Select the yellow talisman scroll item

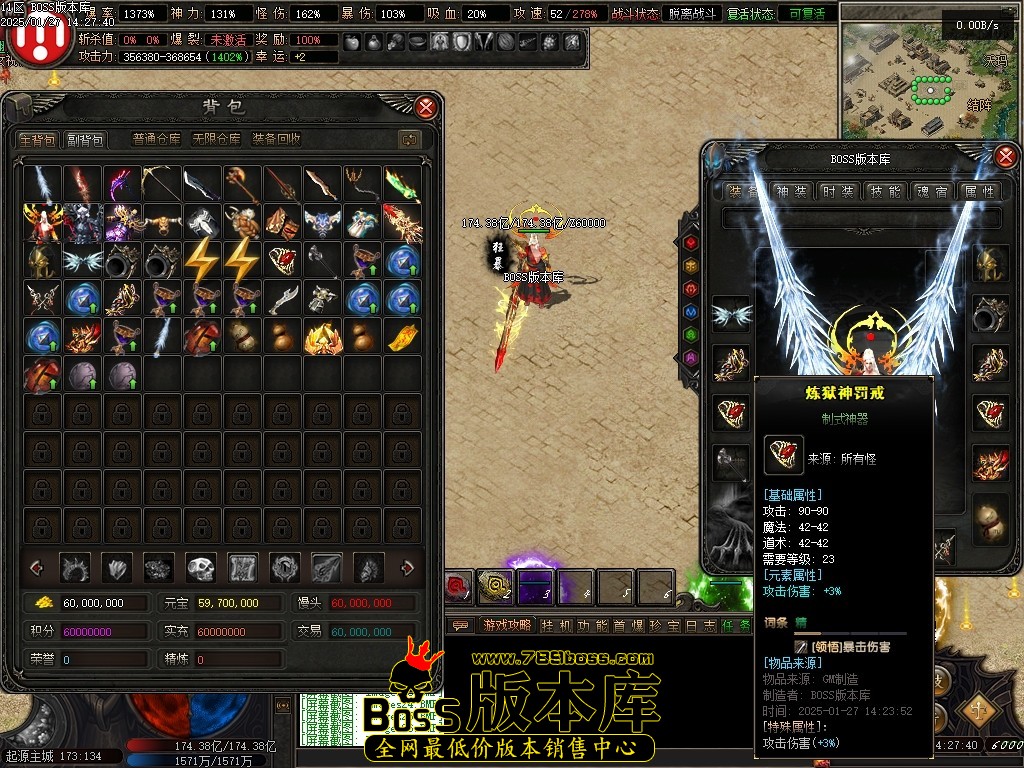click(x=403, y=336)
